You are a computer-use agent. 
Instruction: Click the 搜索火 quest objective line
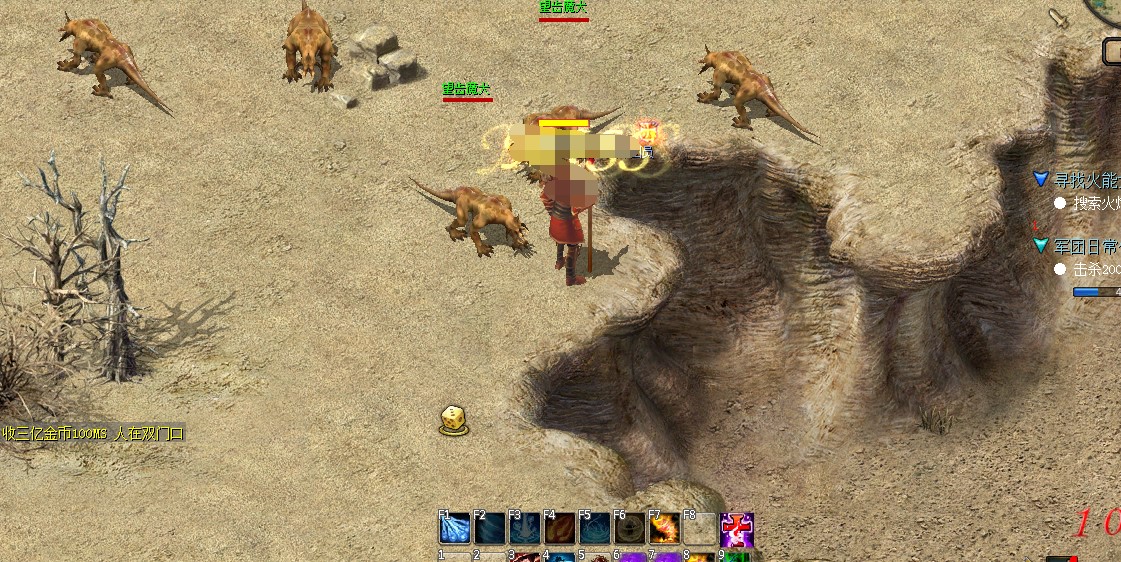(x=1095, y=203)
